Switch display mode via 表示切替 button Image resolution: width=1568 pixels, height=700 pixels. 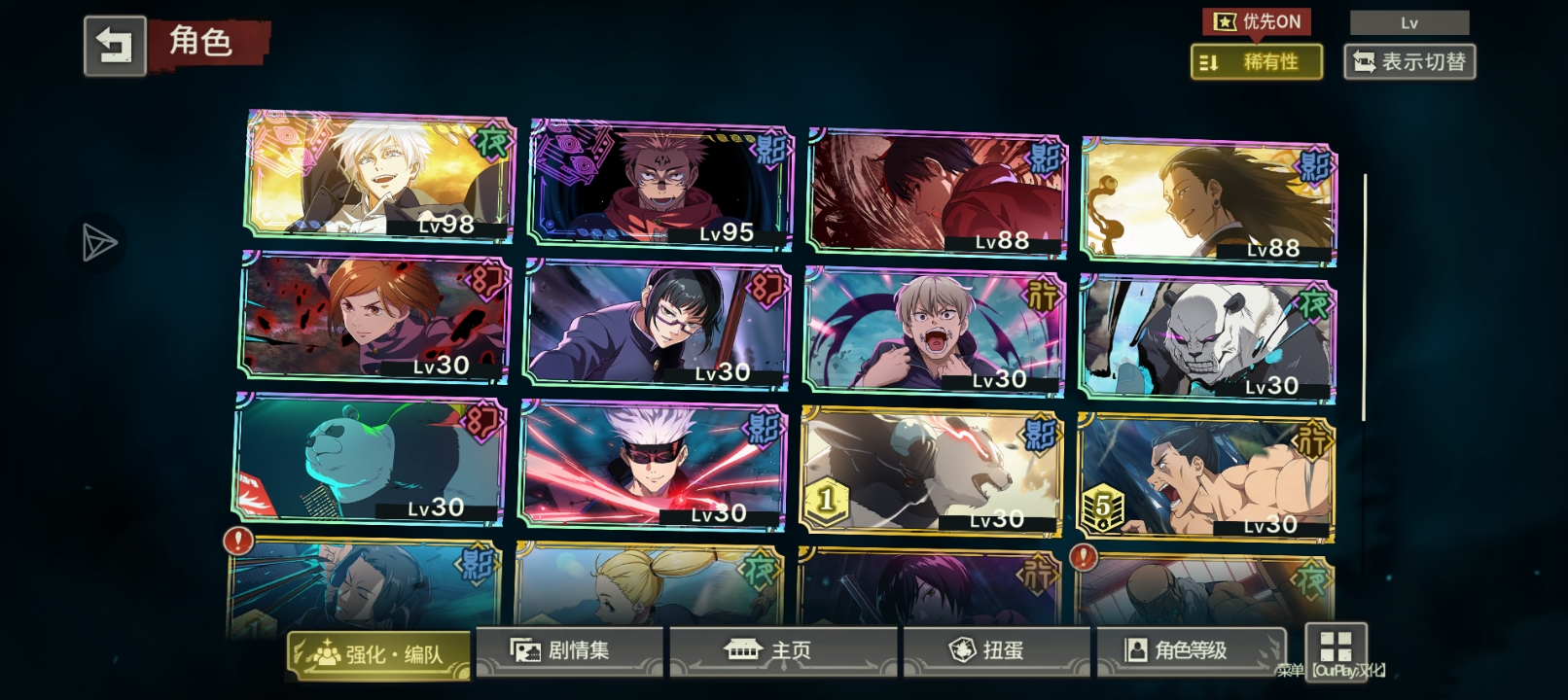click(x=1409, y=62)
